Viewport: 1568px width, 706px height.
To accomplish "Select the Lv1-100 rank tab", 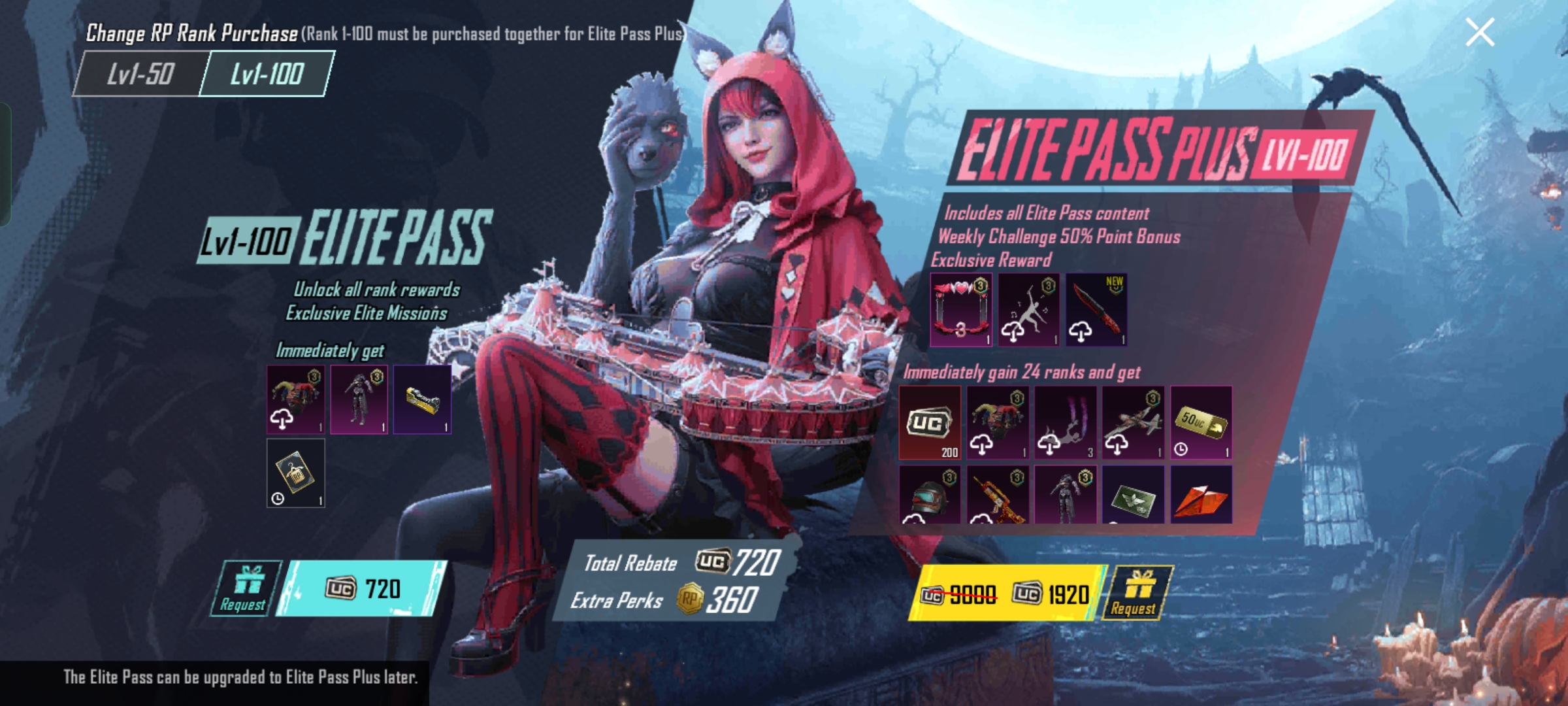I will point(267,74).
